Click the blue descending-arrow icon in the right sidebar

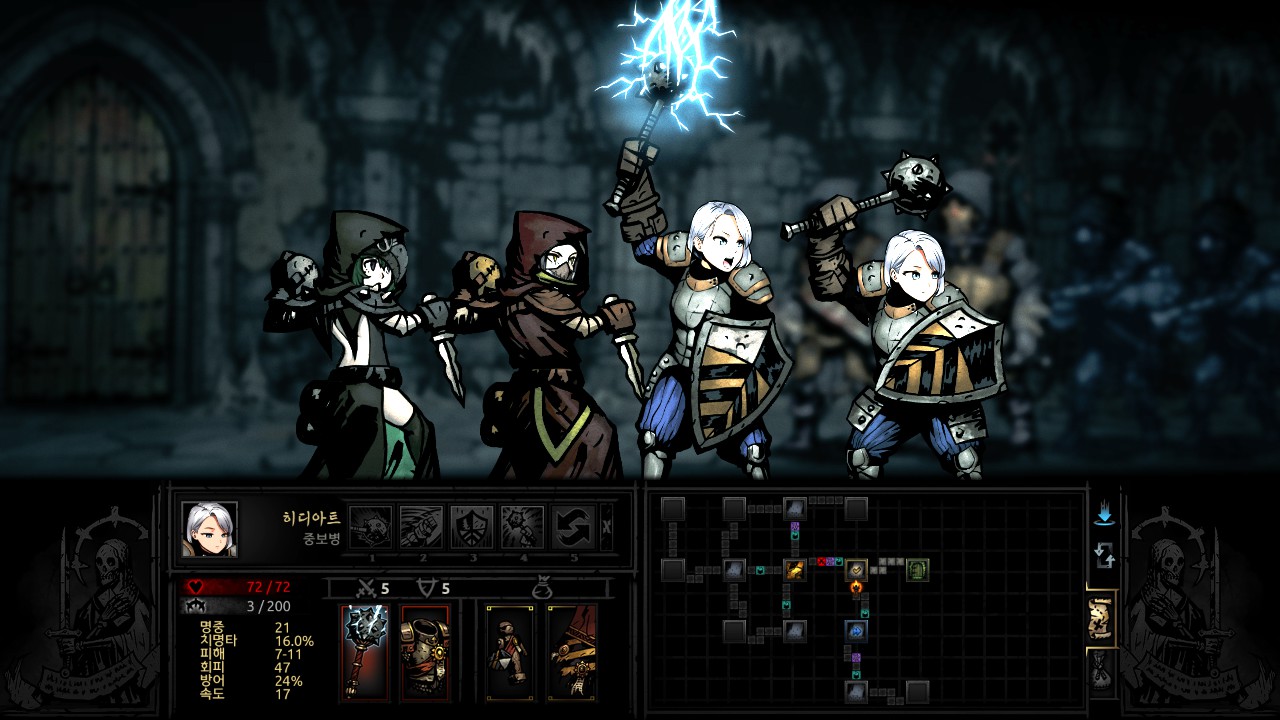point(1105,512)
